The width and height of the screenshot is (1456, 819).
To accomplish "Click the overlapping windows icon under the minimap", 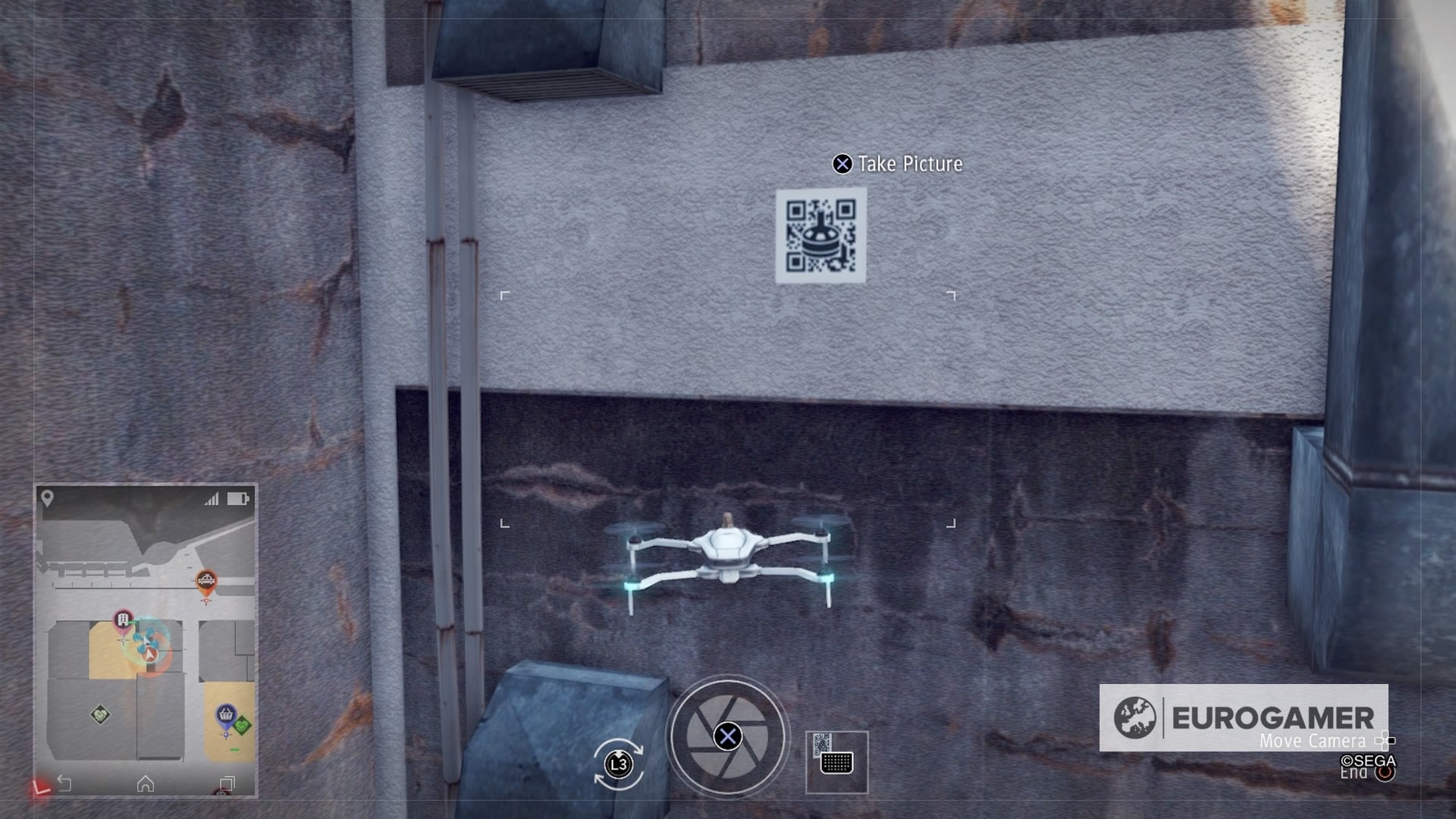I will pos(228,782).
